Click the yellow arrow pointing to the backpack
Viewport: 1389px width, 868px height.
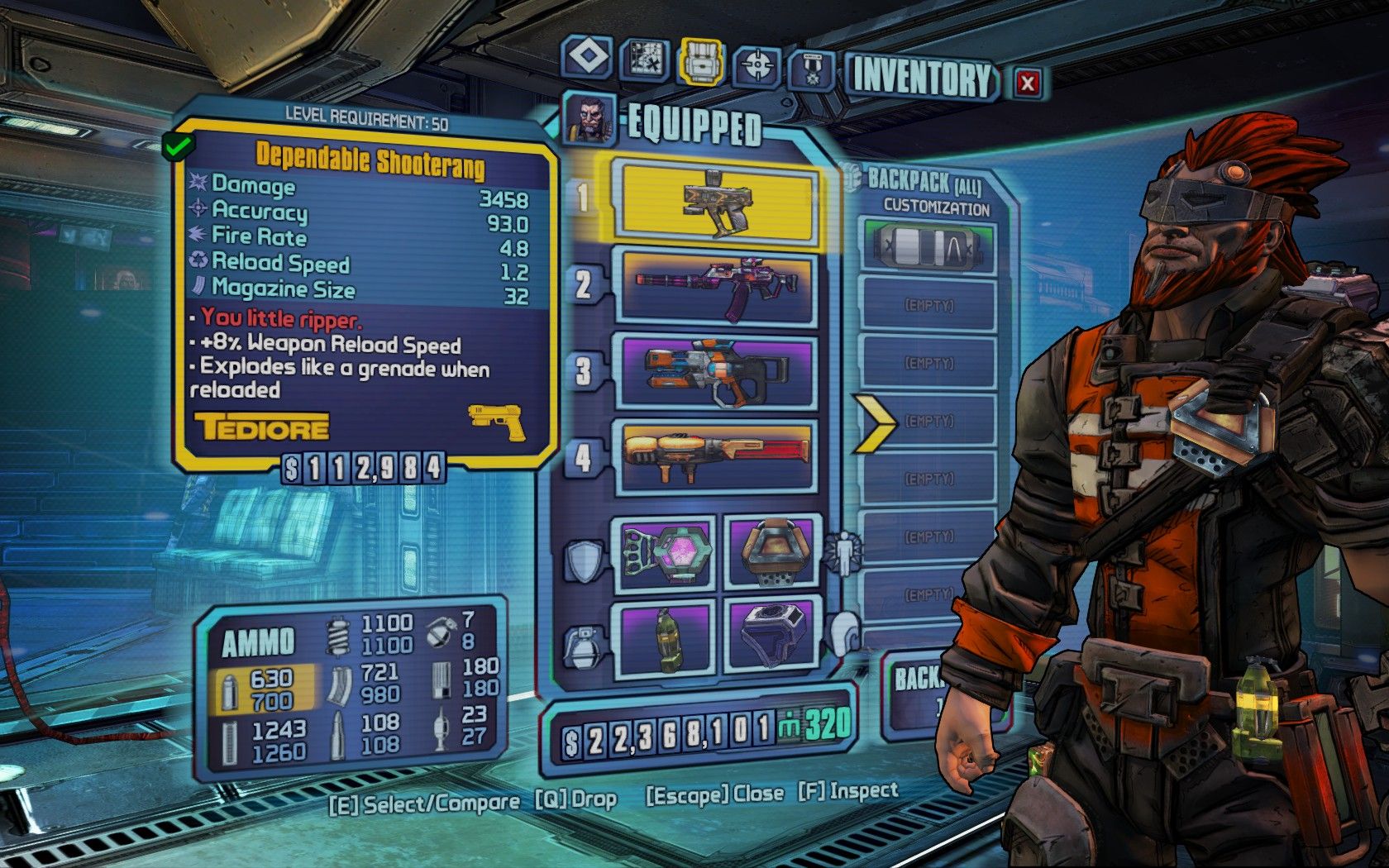tap(875, 422)
